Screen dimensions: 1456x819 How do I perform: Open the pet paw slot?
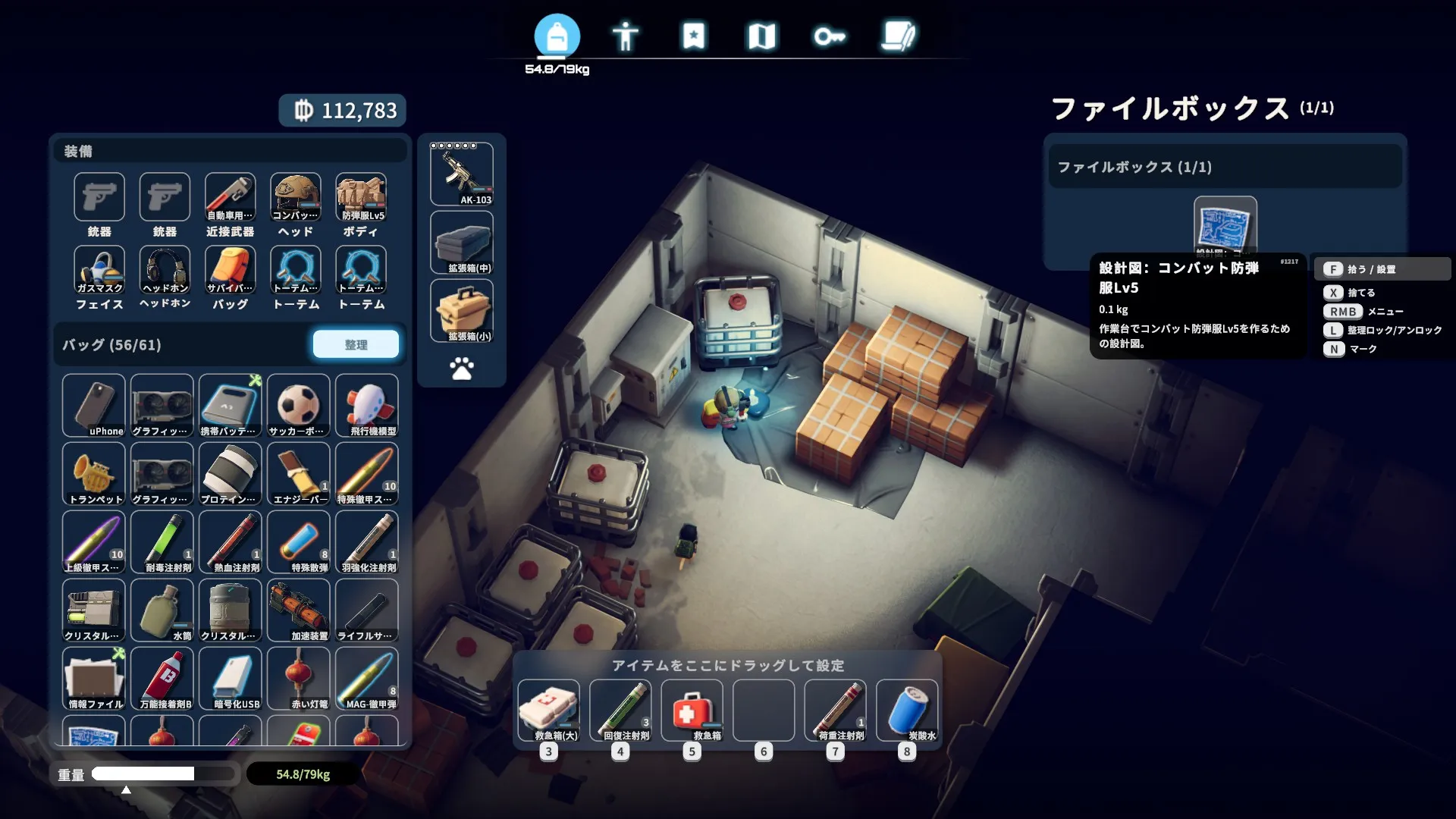click(x=462, y=369)
